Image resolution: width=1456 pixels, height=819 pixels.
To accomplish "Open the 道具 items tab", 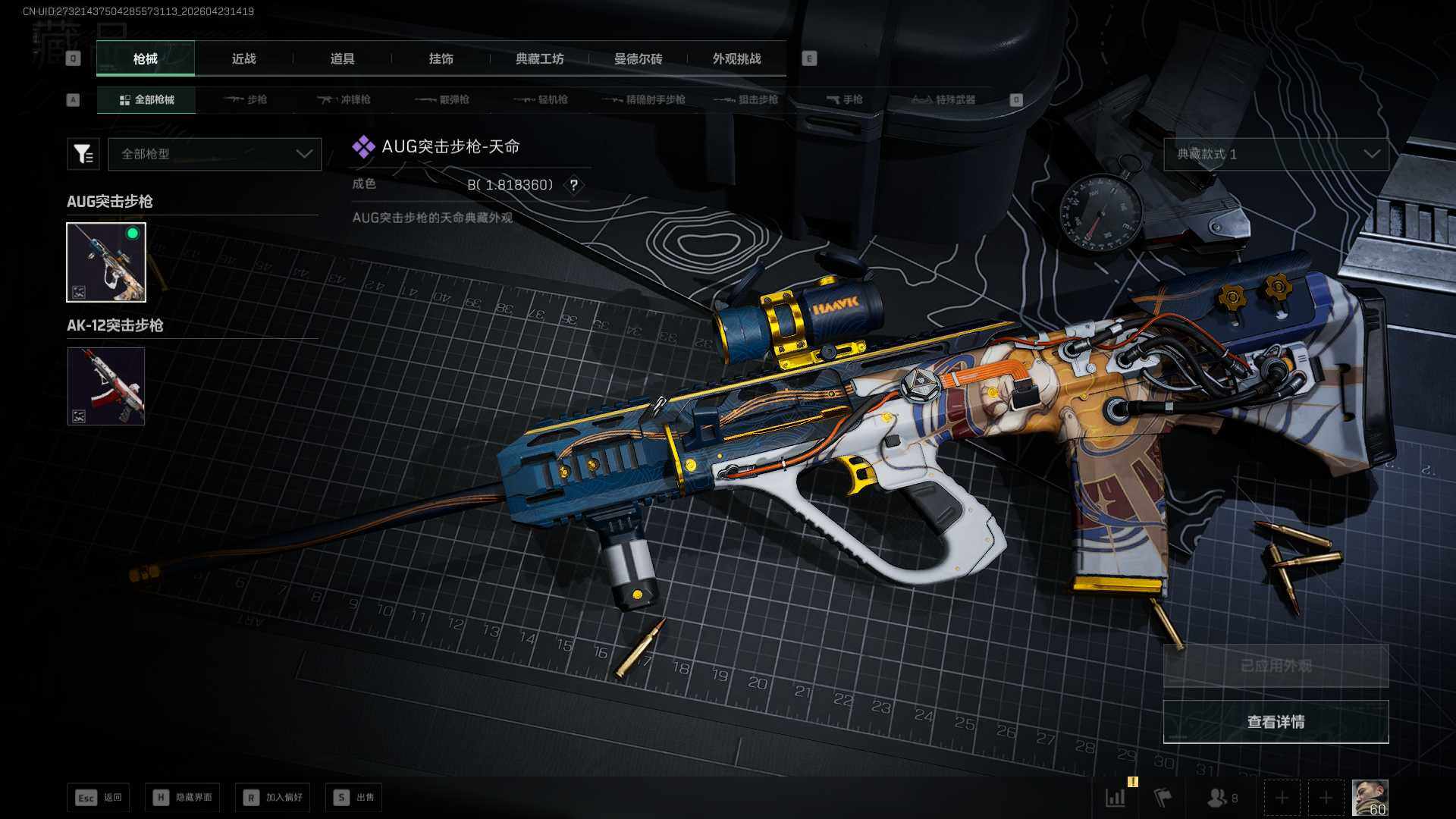I will click(x=342, y=59).
